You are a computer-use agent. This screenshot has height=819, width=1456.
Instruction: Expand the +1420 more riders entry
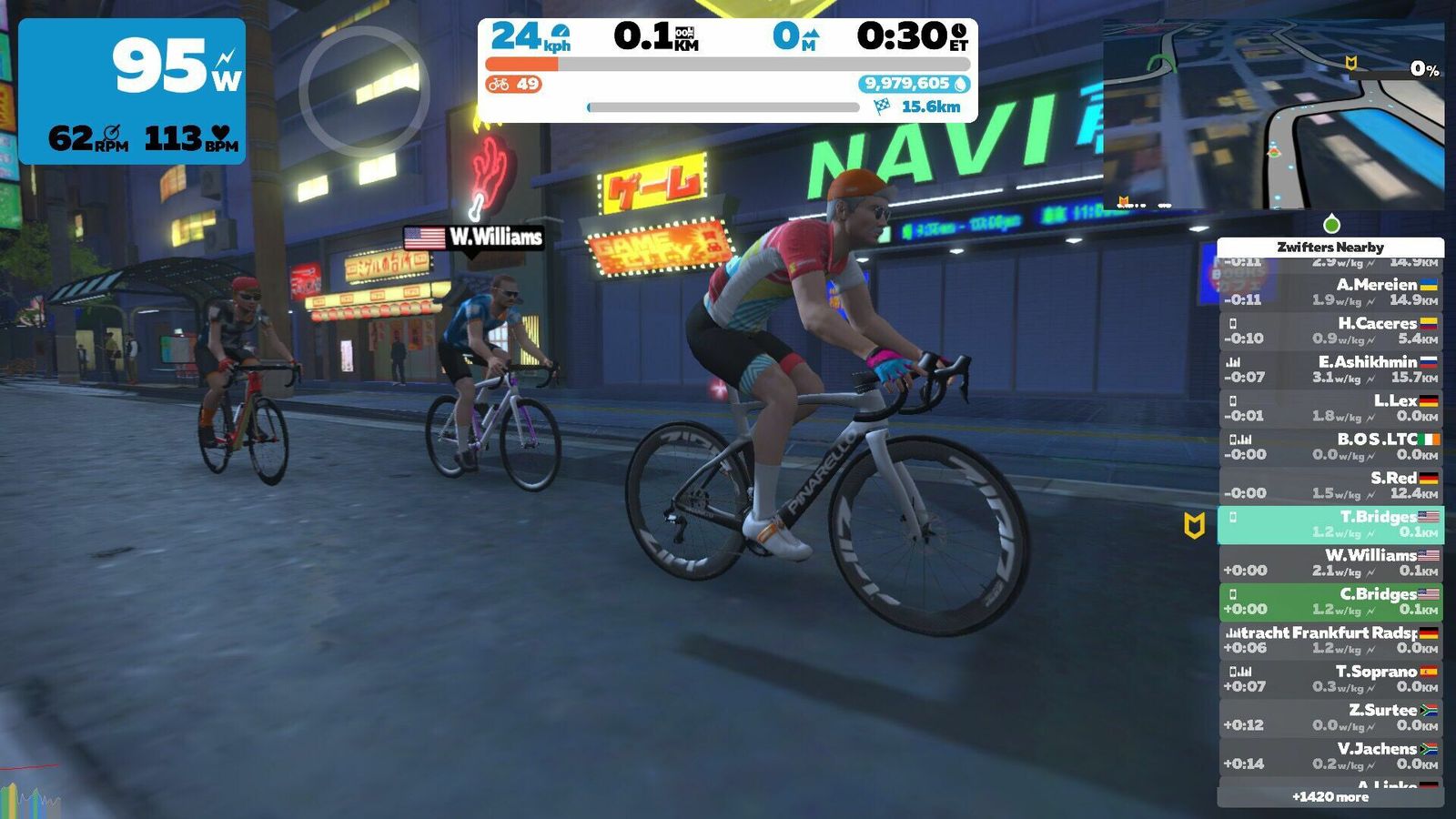click(x=1330, y=797)
